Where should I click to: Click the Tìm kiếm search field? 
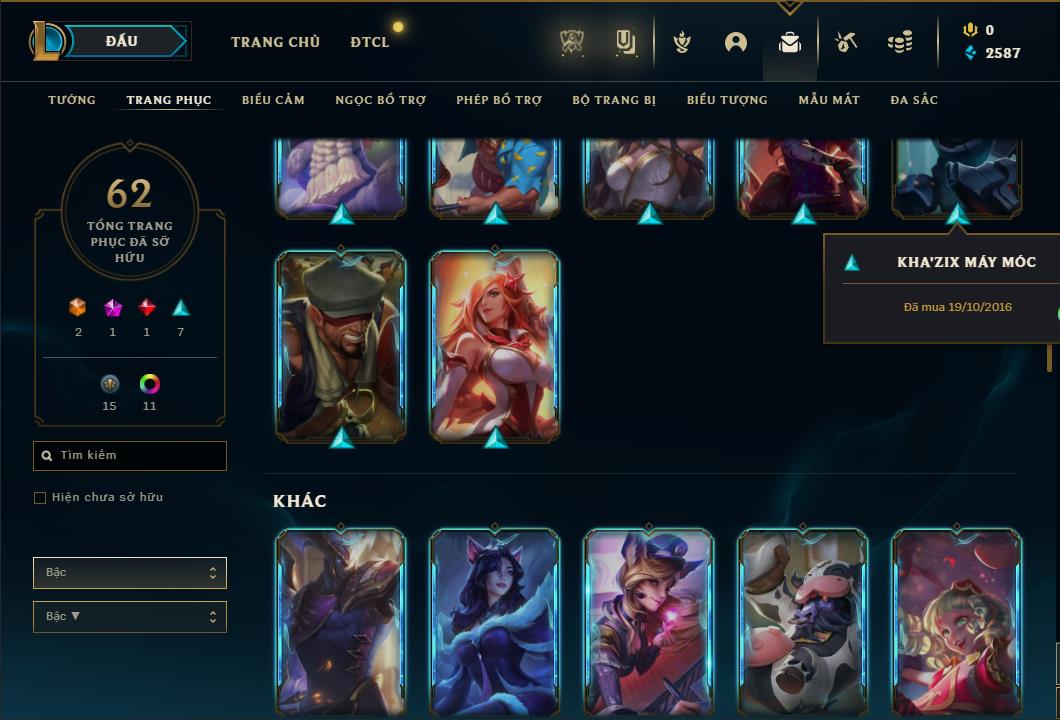(x=130, y=456)
